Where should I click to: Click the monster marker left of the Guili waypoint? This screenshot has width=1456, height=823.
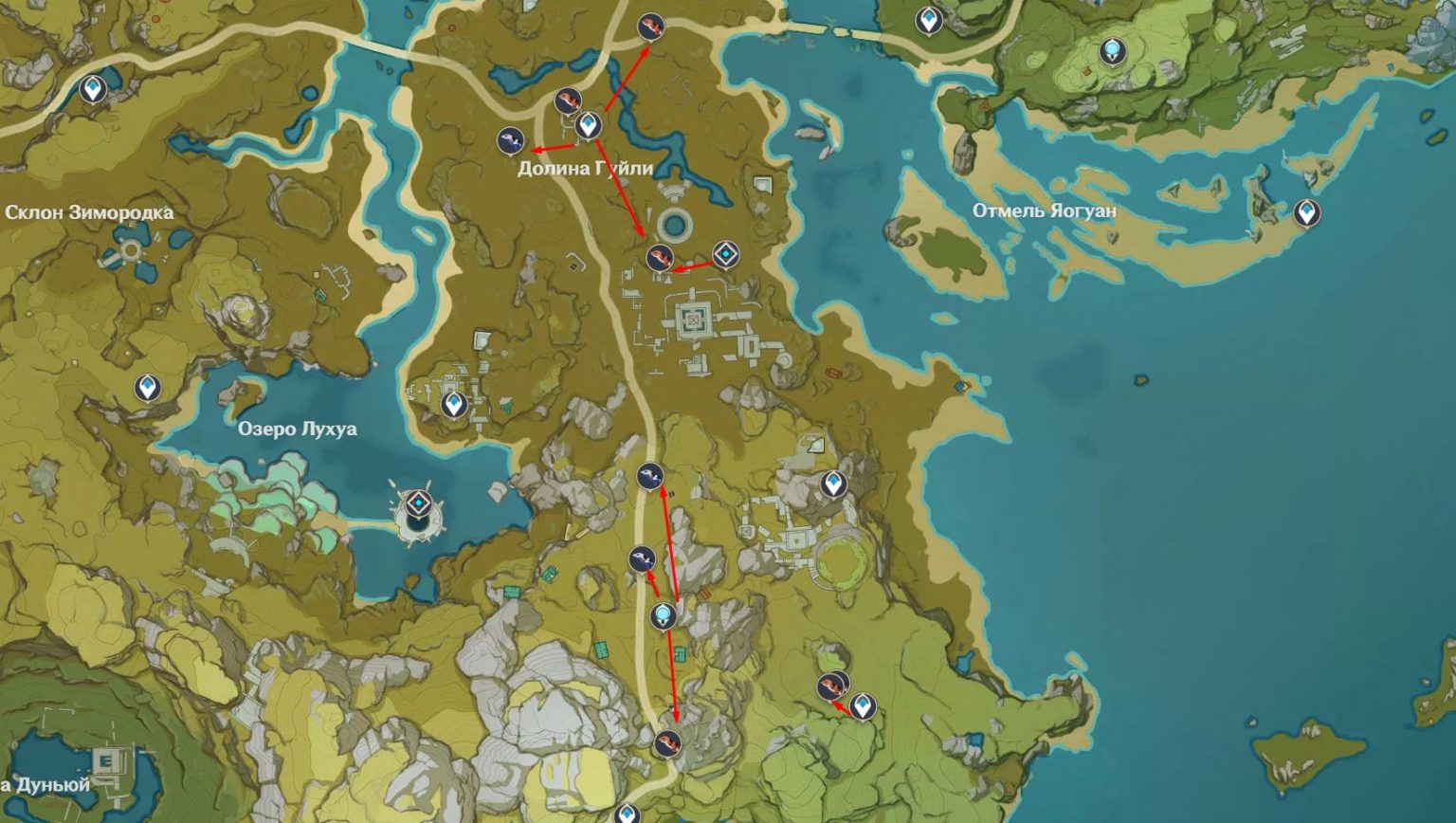pyautogui.click(x=510, y=140)
